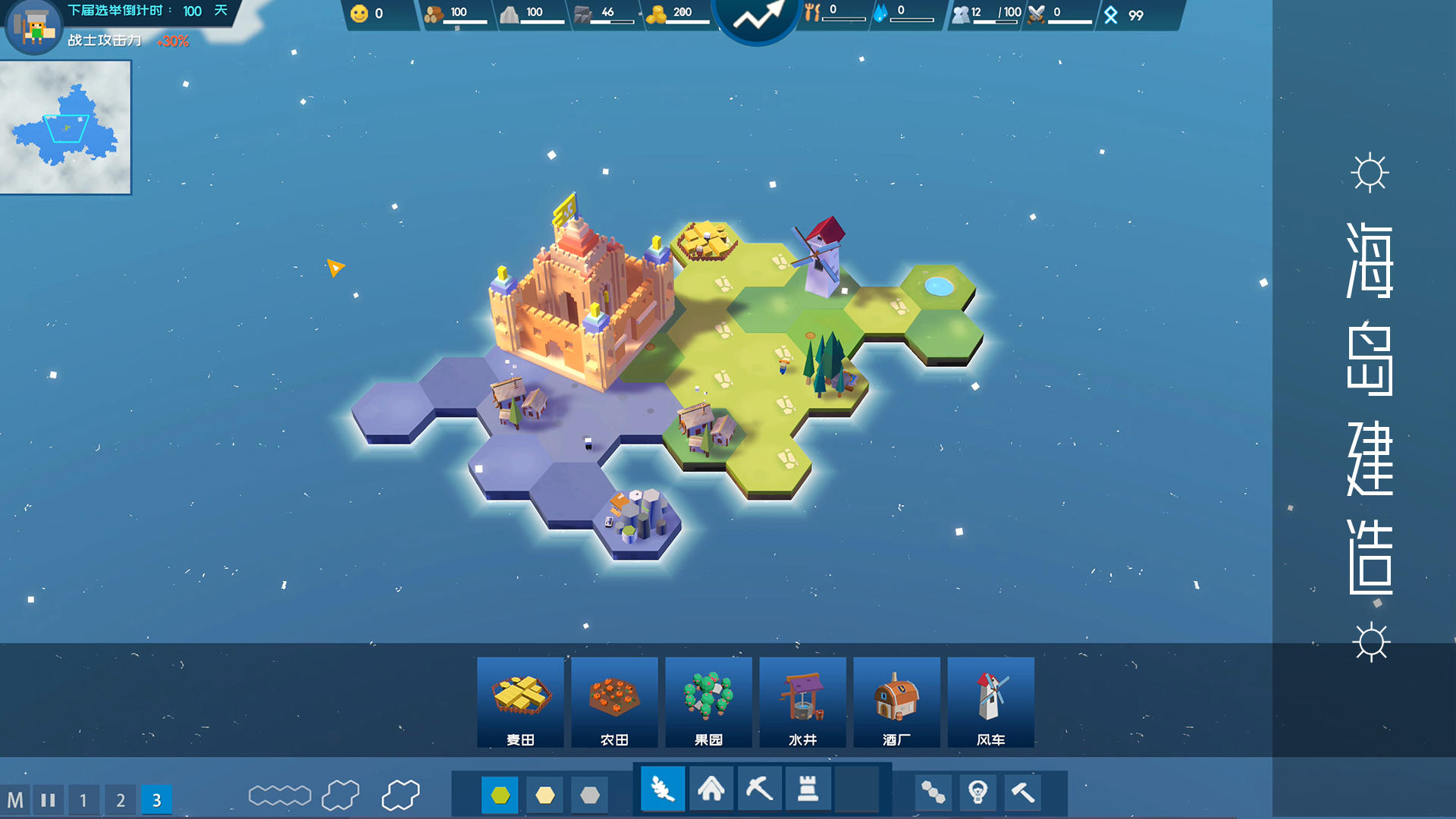Open the lightbulb hint tool

[x=977, y=792]
